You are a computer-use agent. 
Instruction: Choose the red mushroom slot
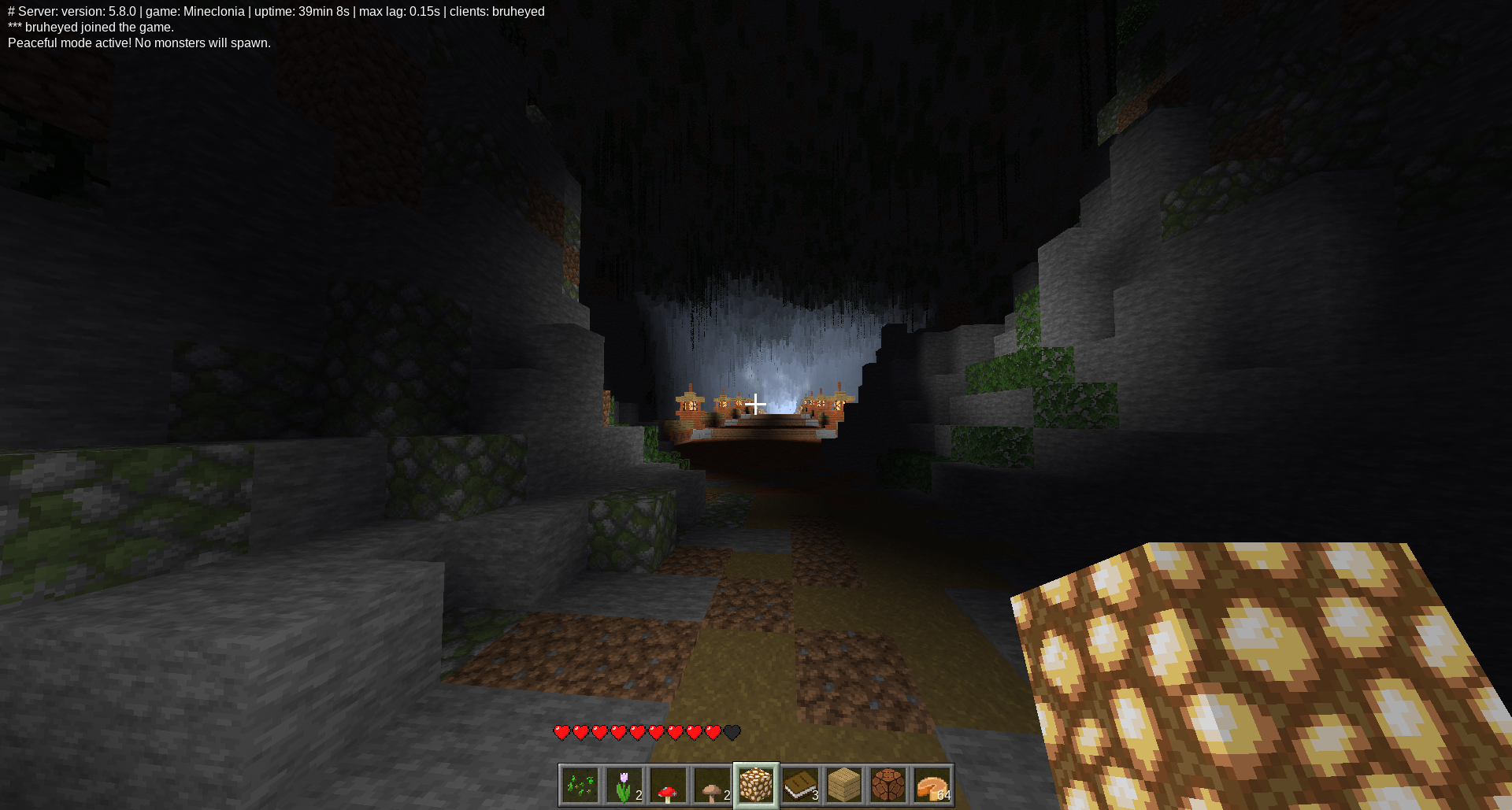[x=669, y=786]
